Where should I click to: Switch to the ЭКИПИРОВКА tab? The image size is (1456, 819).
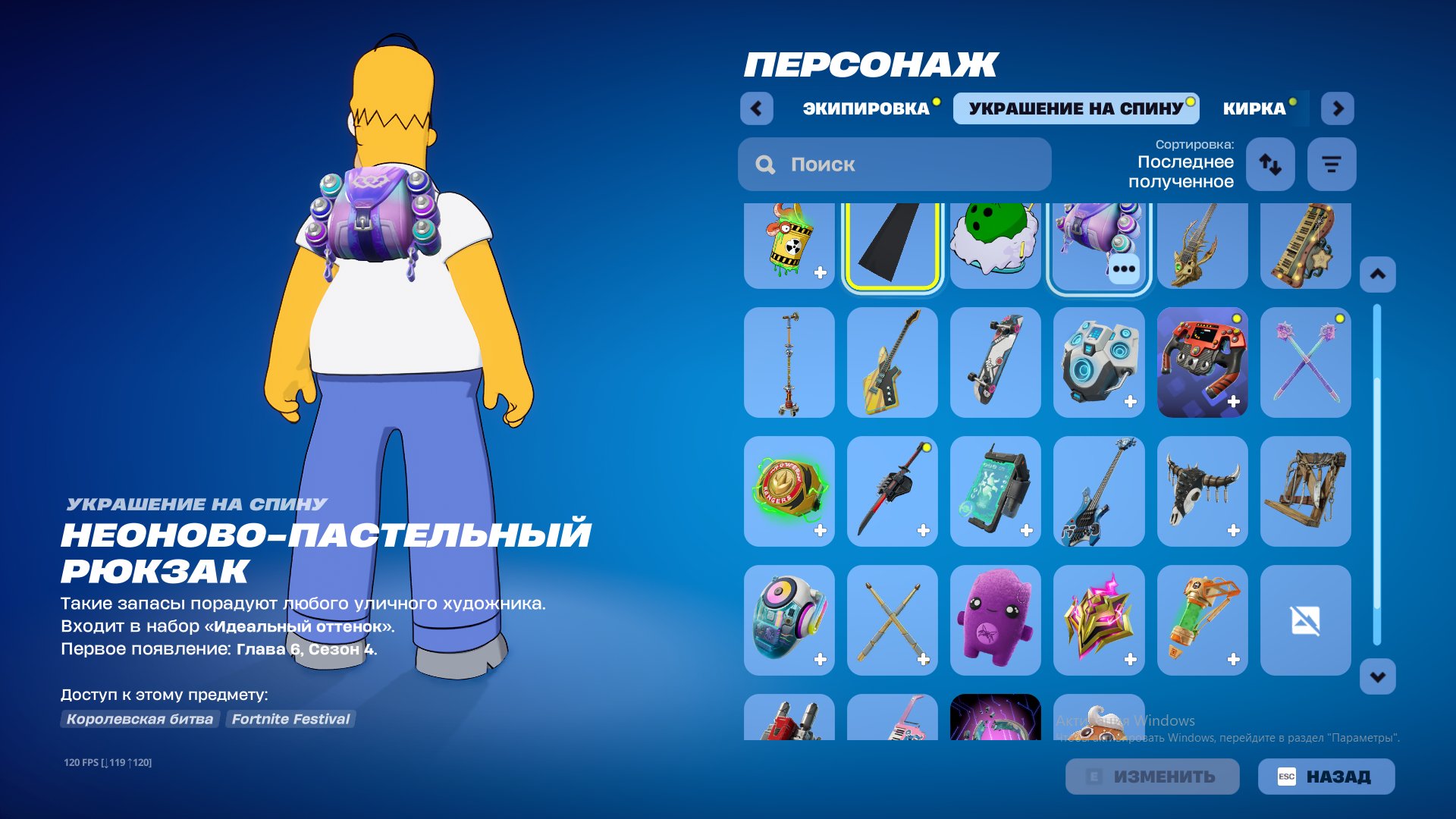coord(868,108)
